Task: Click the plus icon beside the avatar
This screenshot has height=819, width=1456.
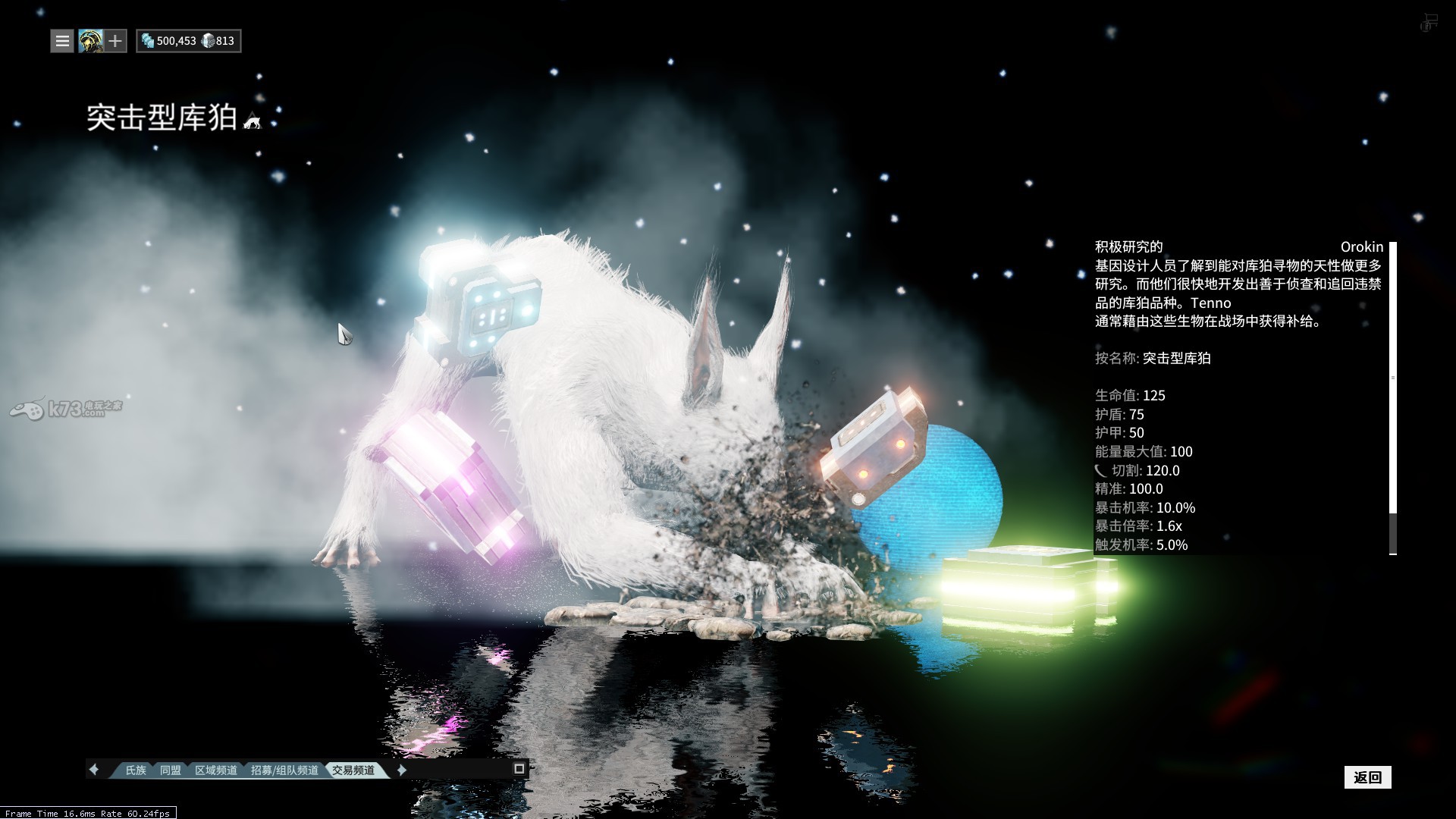Action: click(x=115, y=41)
